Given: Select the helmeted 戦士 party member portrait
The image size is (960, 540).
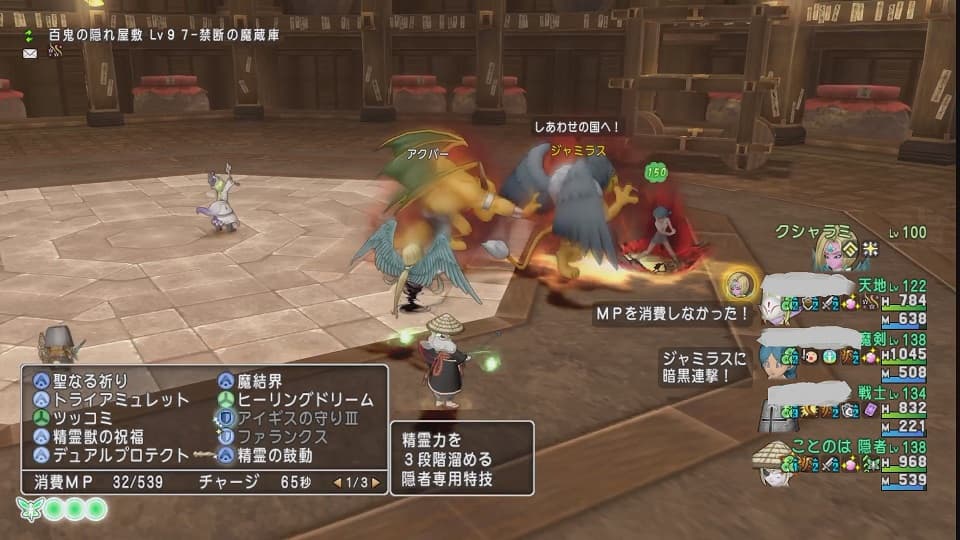Looking at the screenshot, I should 778,412.
